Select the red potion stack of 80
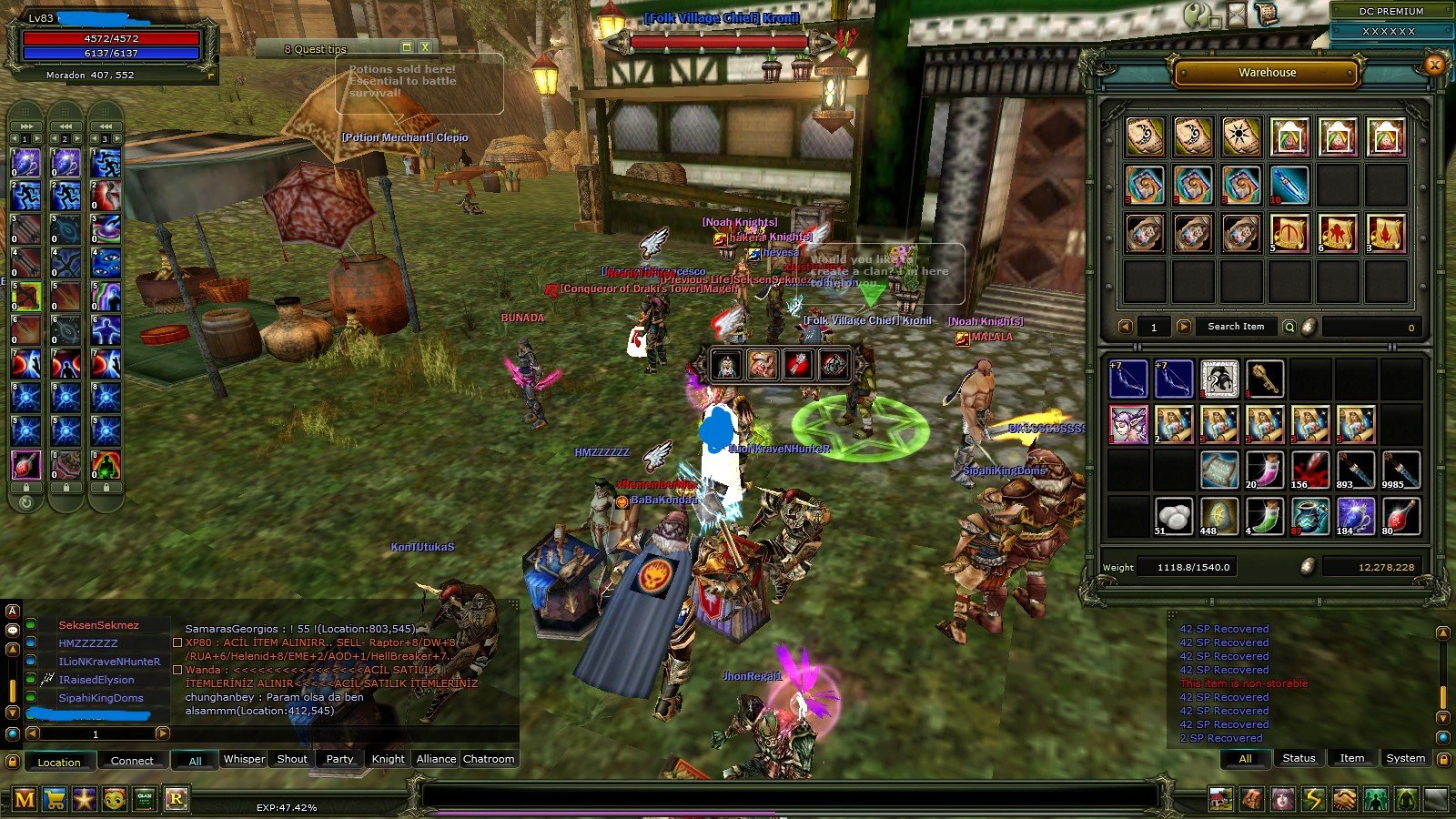The height and width of the screenshot is (819, 1456). [1401, 516]
